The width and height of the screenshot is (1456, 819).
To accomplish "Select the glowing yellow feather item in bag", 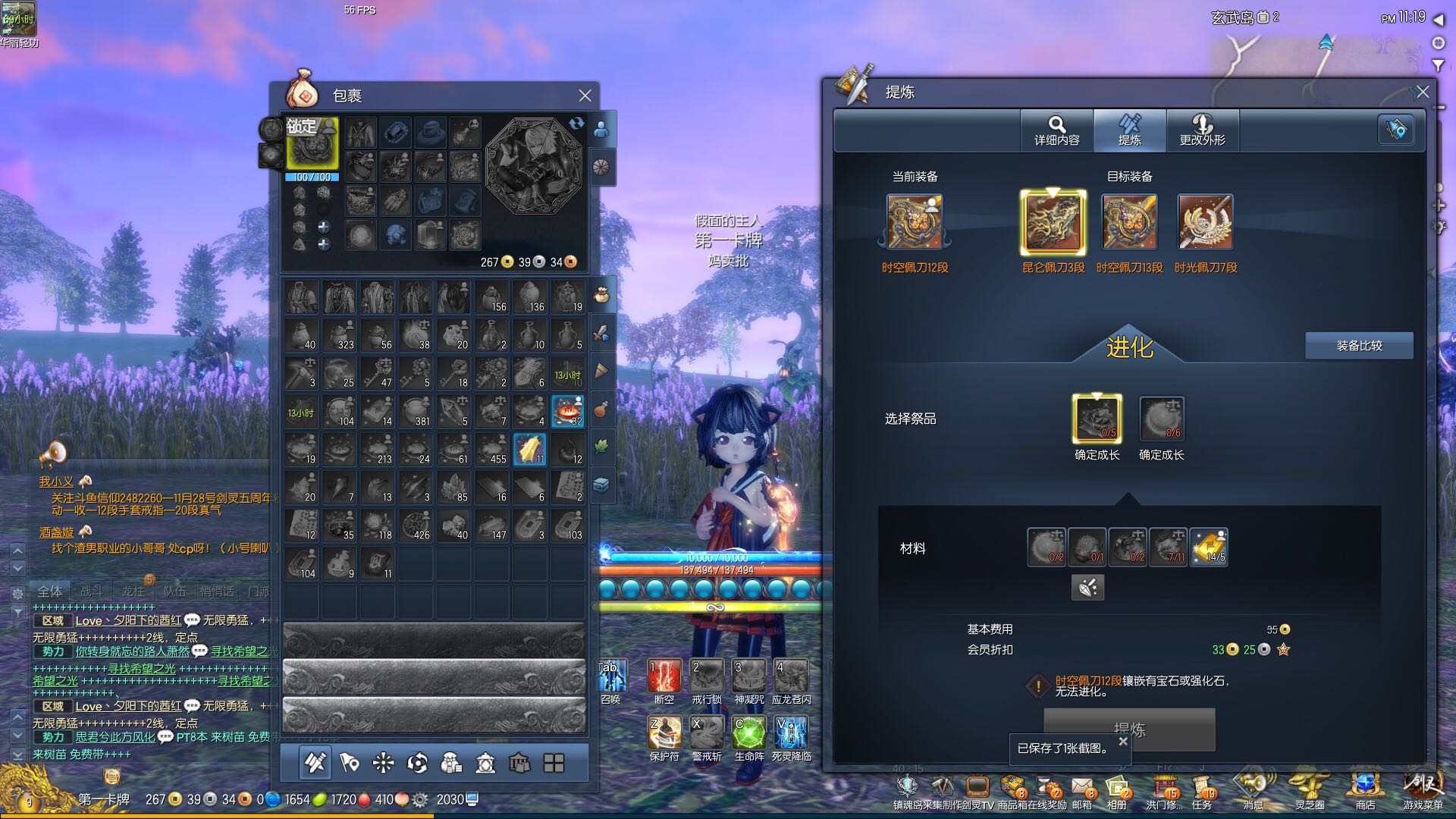I will pyautogui.click(x=529, y=449).
